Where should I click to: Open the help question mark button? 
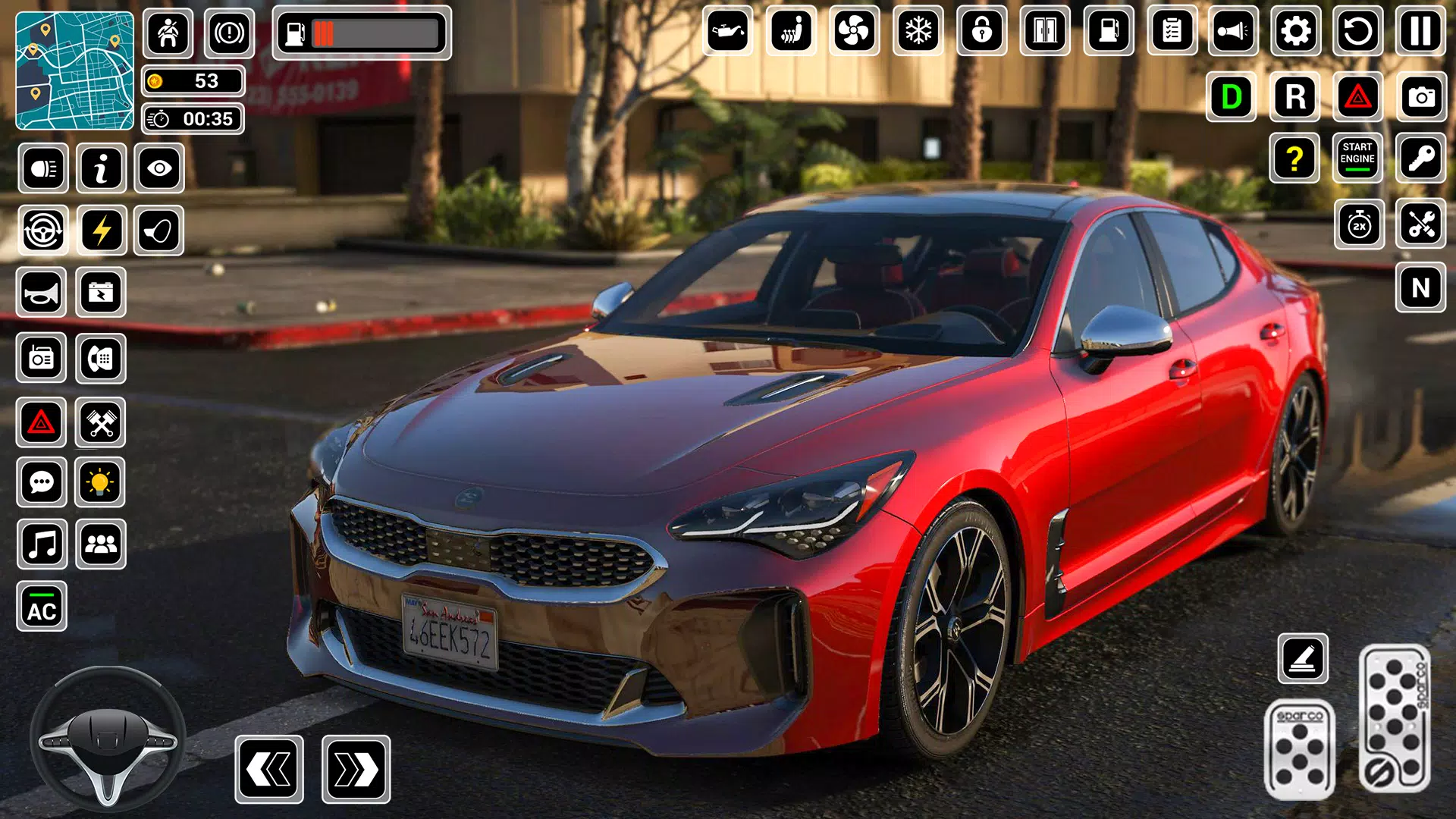1294,158
